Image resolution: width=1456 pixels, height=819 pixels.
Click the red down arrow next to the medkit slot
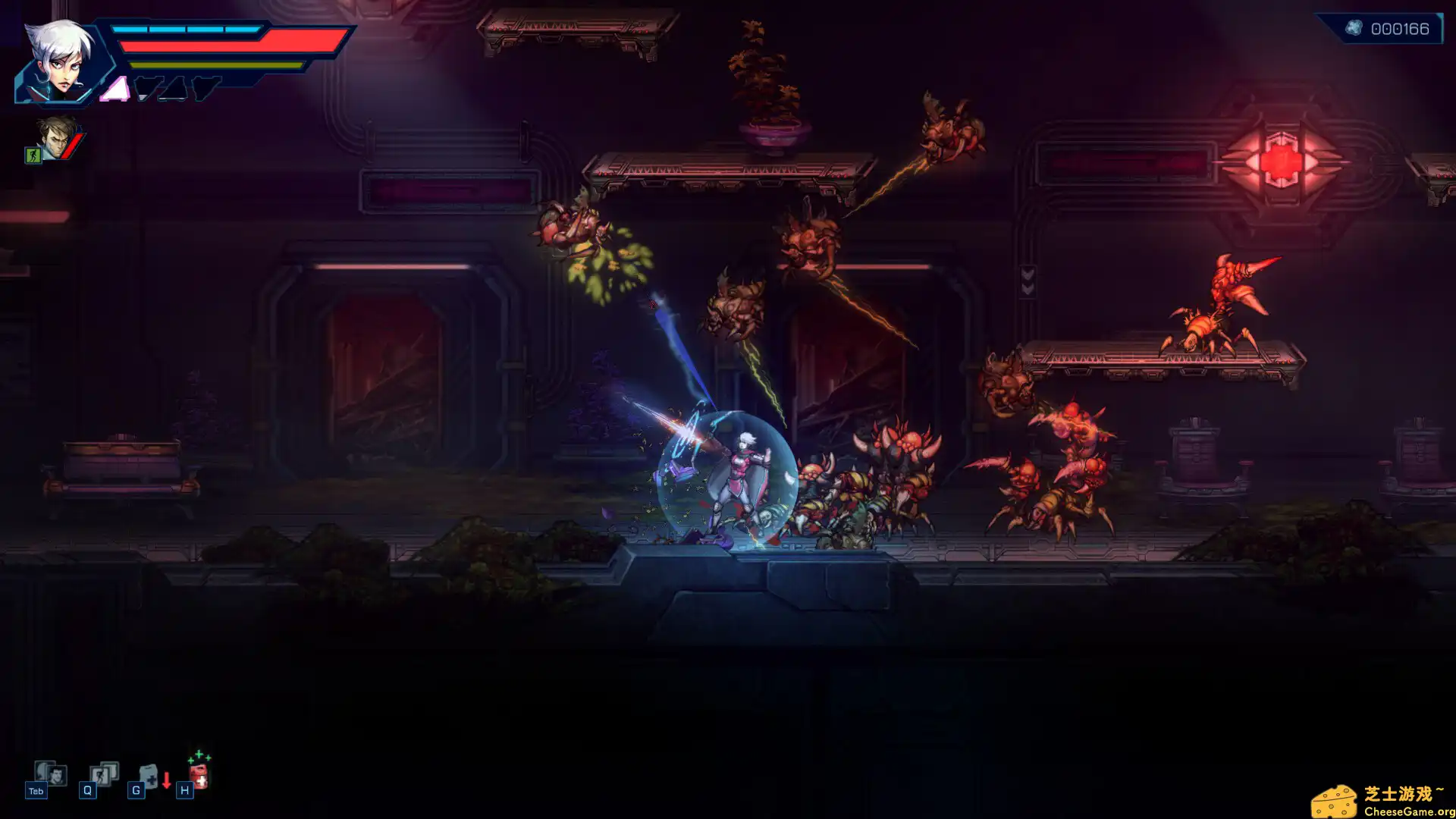click(x=167, y=780)
